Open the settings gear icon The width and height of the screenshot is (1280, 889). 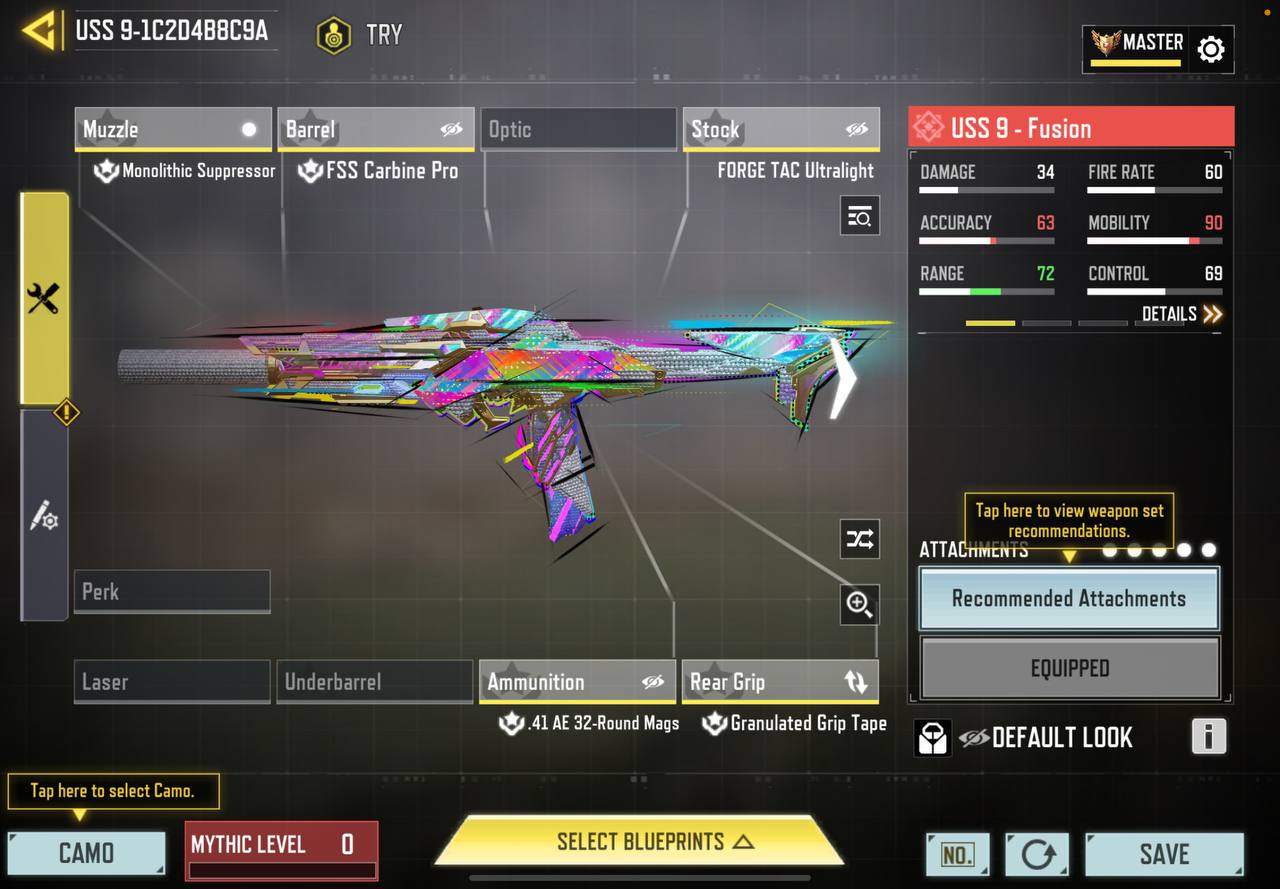tap(1211, 49)
